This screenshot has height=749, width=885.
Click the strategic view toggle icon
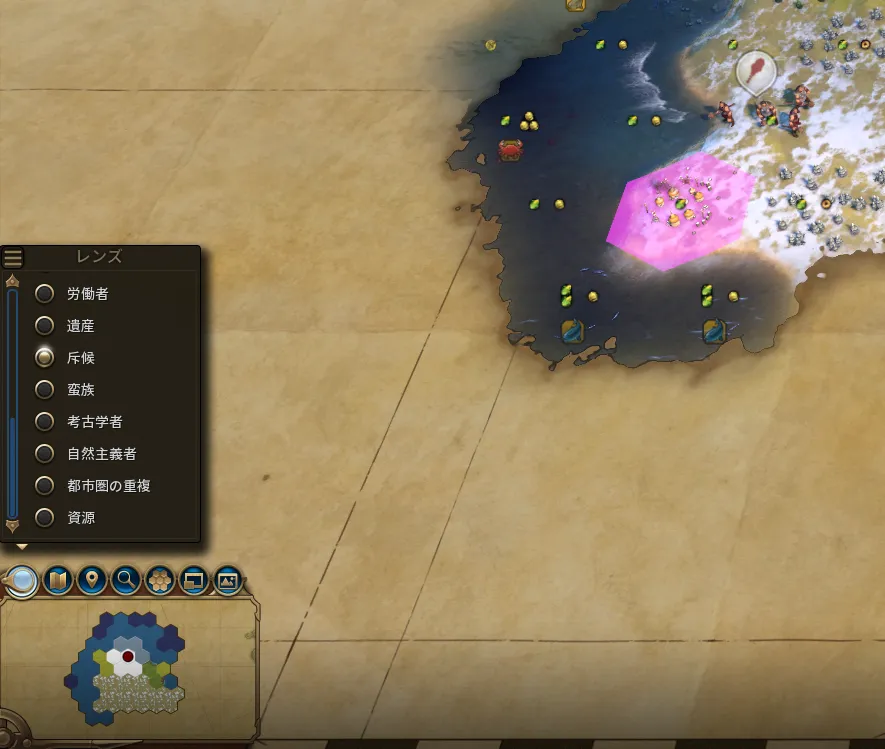click(194, 580)
